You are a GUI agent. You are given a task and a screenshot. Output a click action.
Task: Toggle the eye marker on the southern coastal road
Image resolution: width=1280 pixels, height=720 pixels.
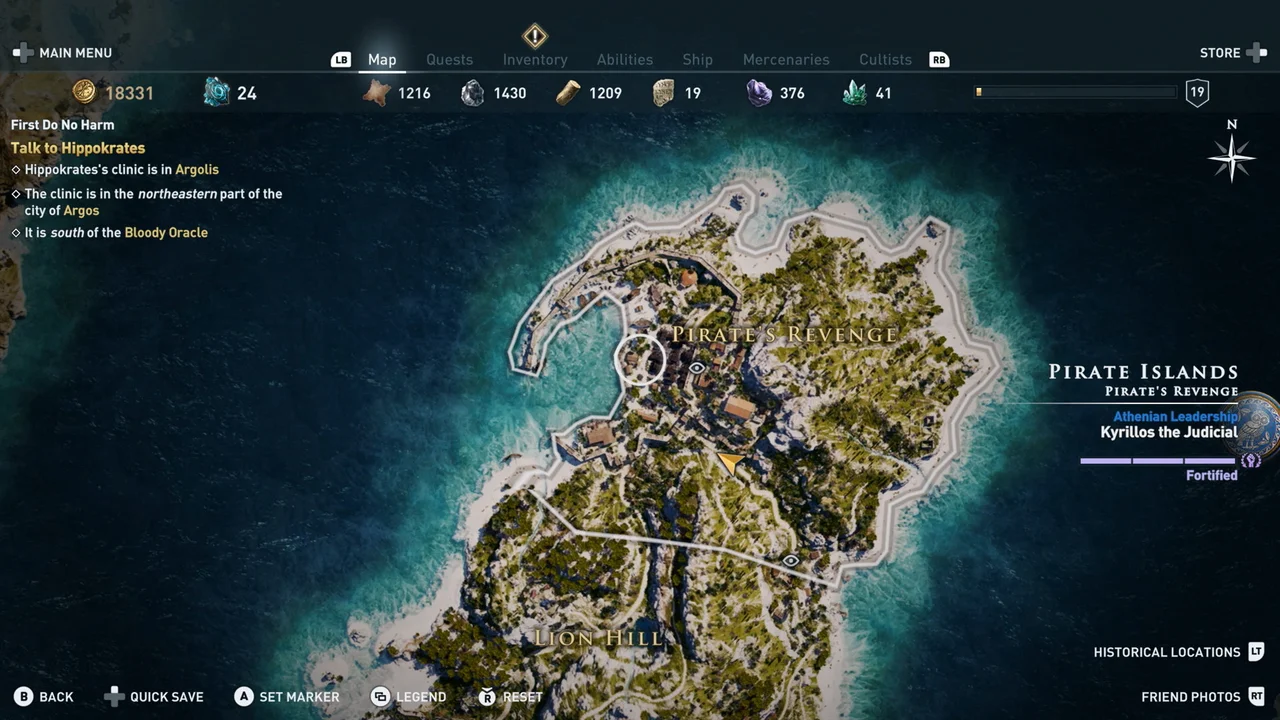point(790,561)
